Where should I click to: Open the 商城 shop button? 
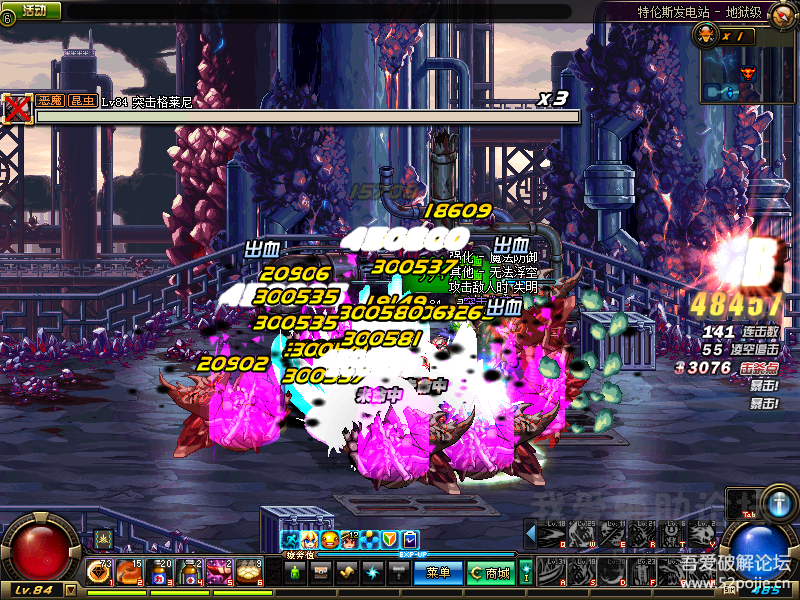(x=490, y=573)
